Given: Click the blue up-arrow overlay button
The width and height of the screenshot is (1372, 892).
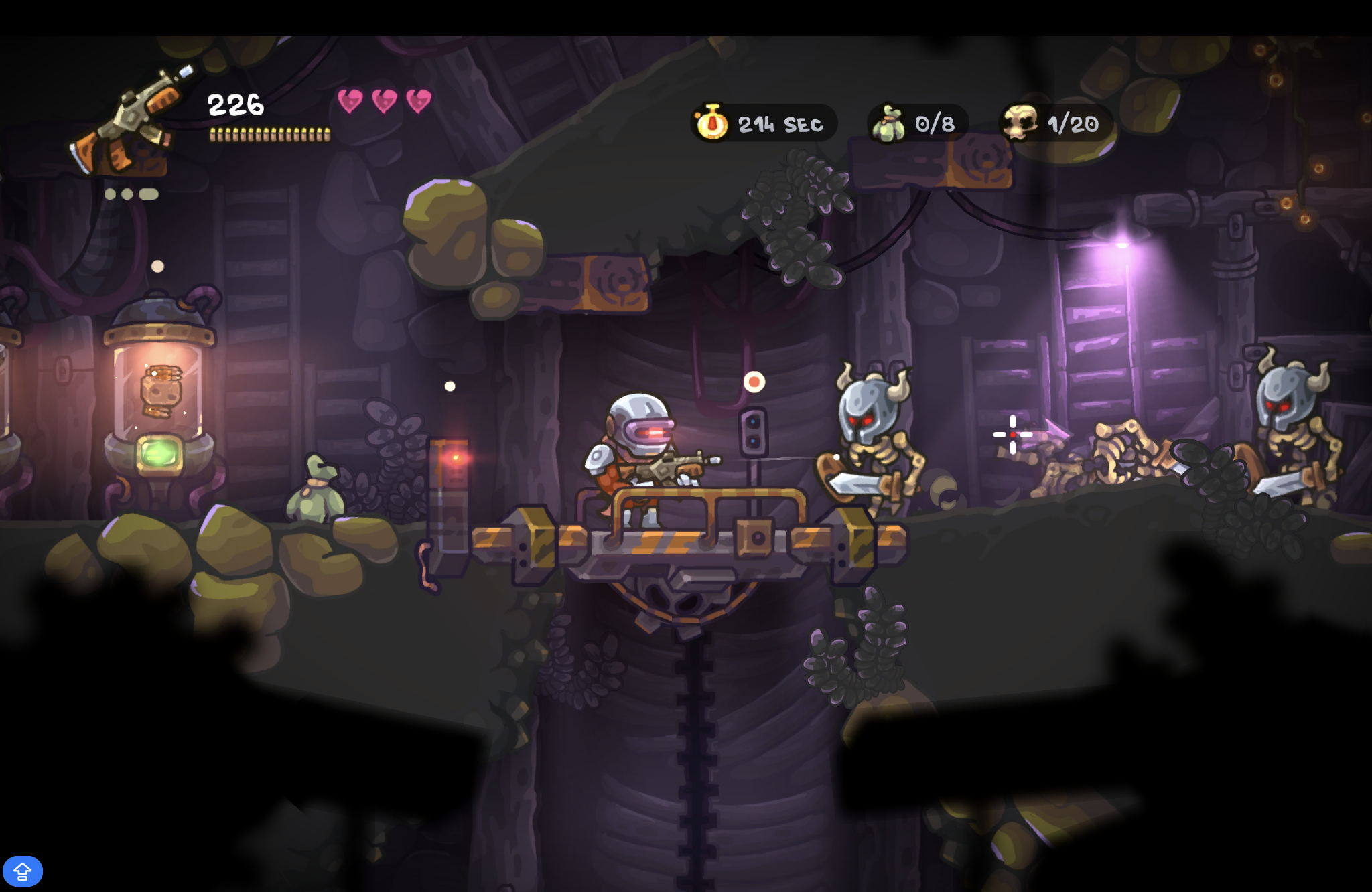Looking at the screenshot, I should 23,871.
